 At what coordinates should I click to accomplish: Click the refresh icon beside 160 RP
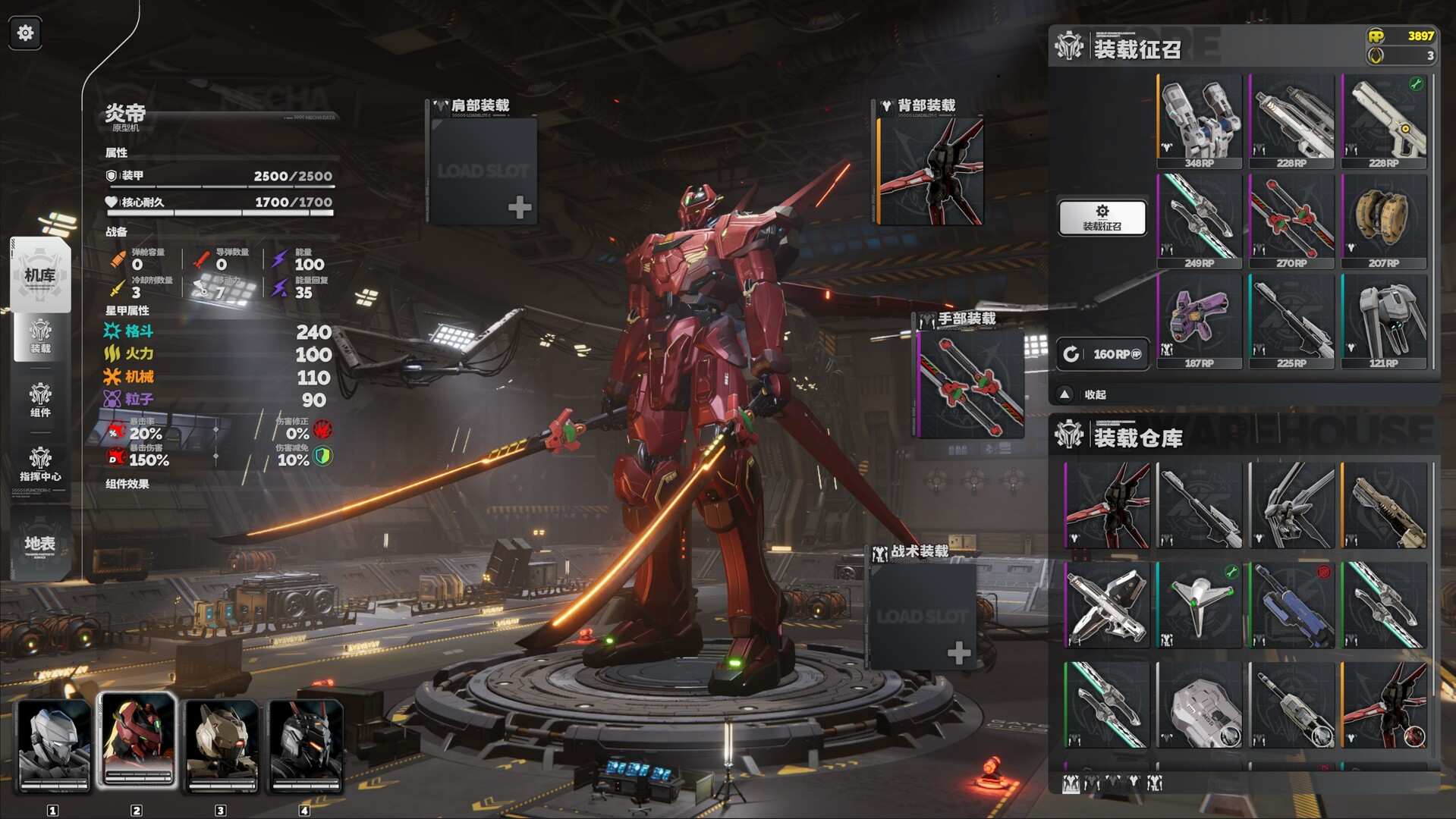[1072, 352]
